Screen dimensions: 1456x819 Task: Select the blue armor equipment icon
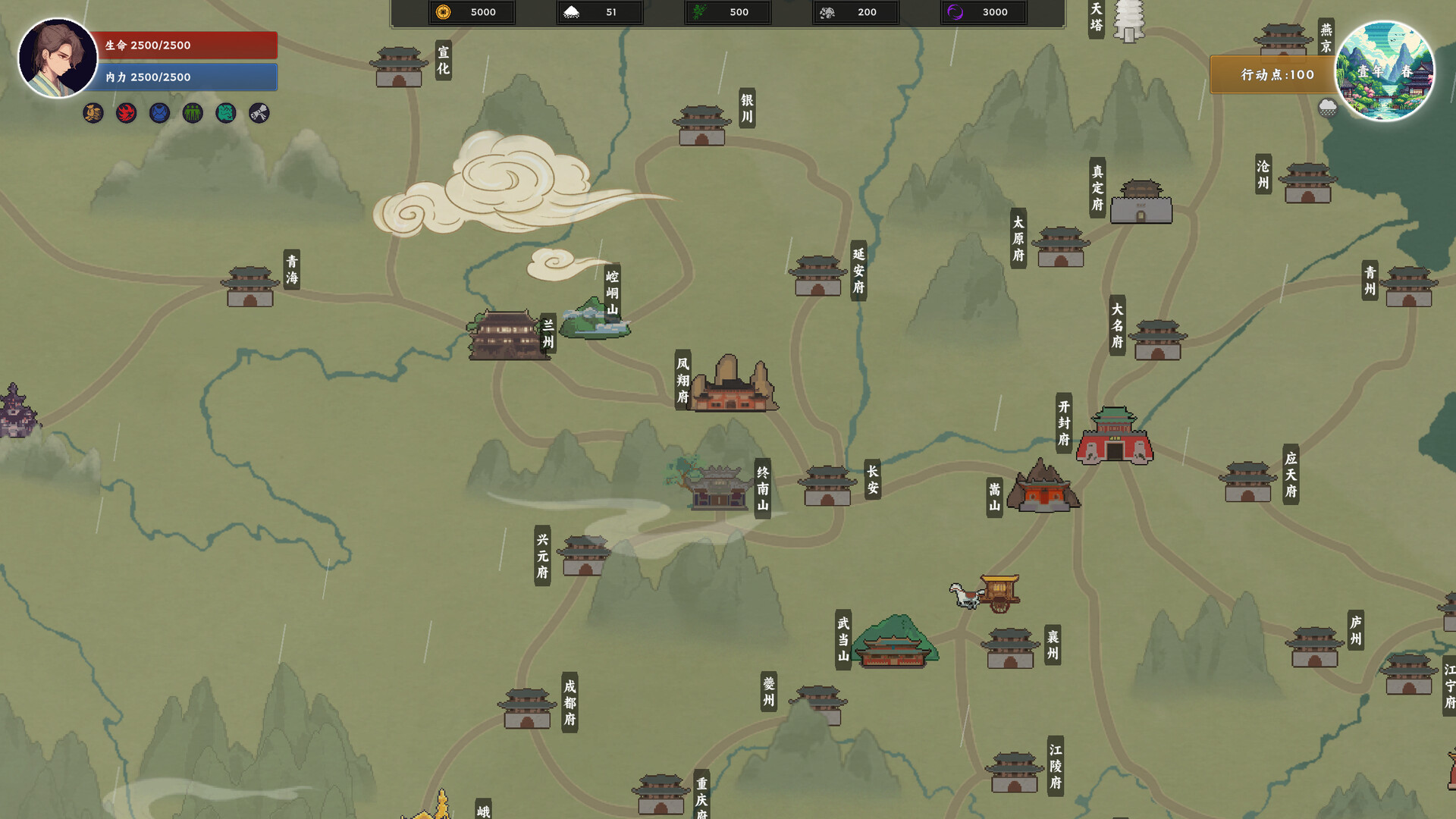pyautogui.click(x=159, y=114)
